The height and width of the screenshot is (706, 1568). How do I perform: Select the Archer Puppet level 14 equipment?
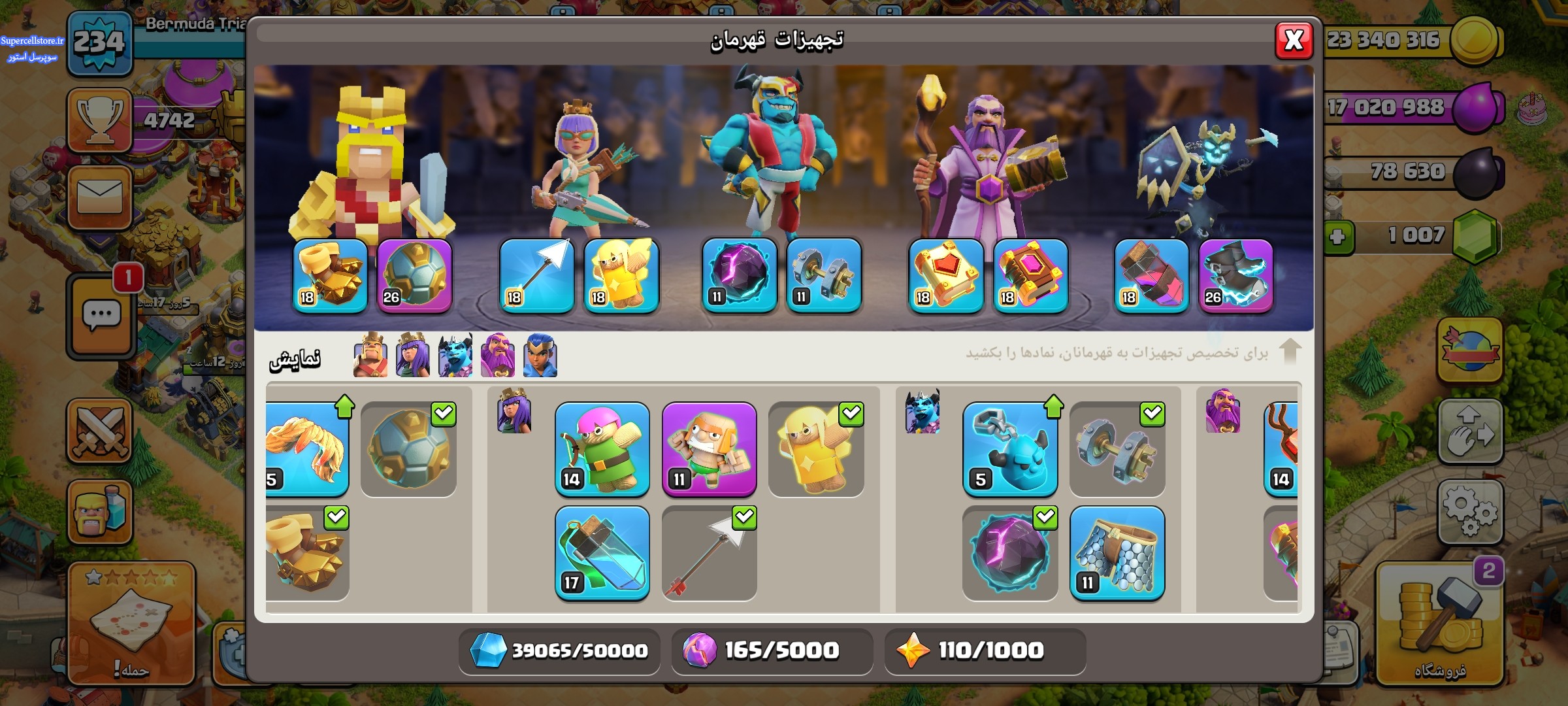(x=602, y=449)
